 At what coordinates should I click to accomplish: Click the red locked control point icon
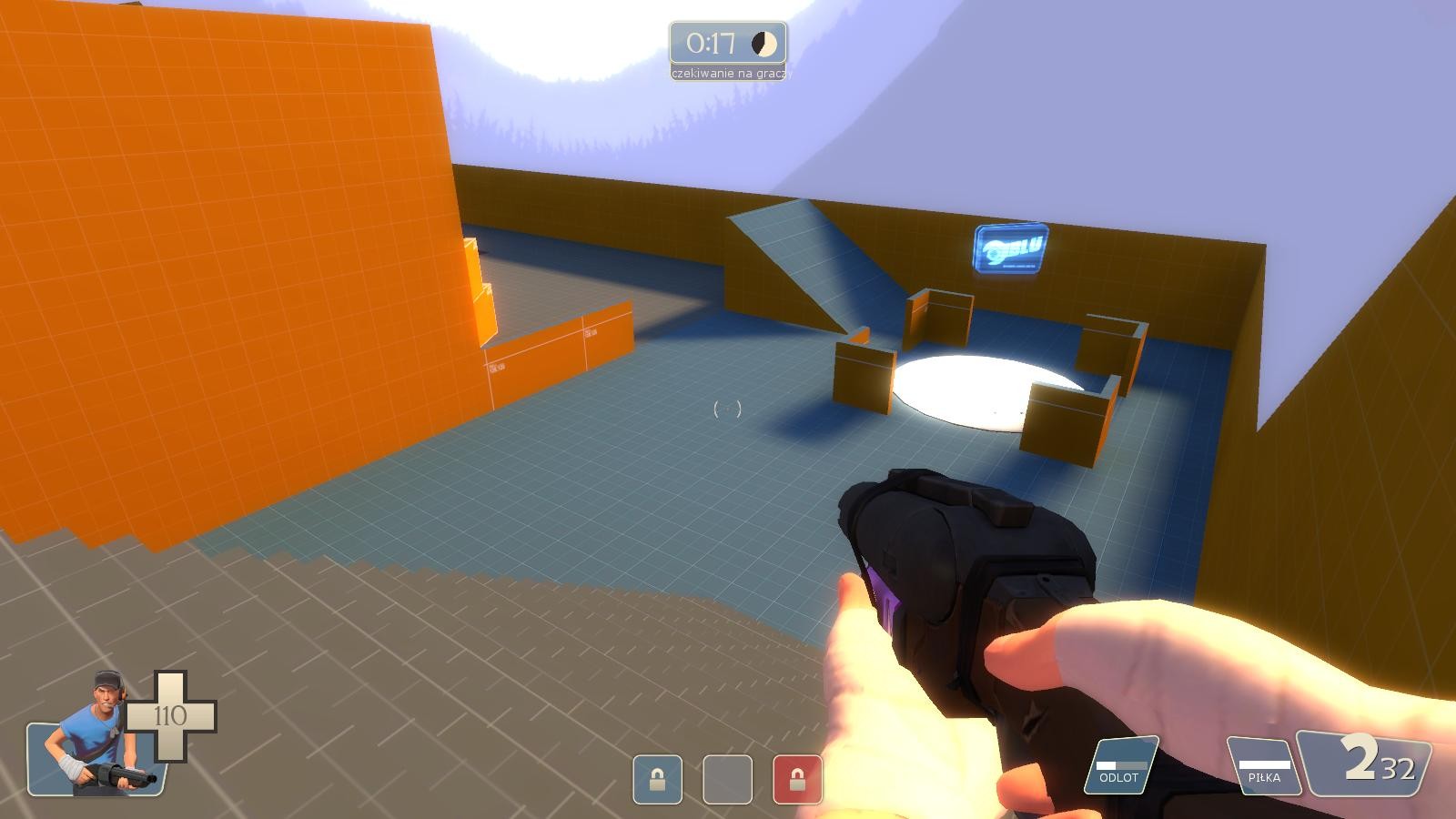click(797, 779)
